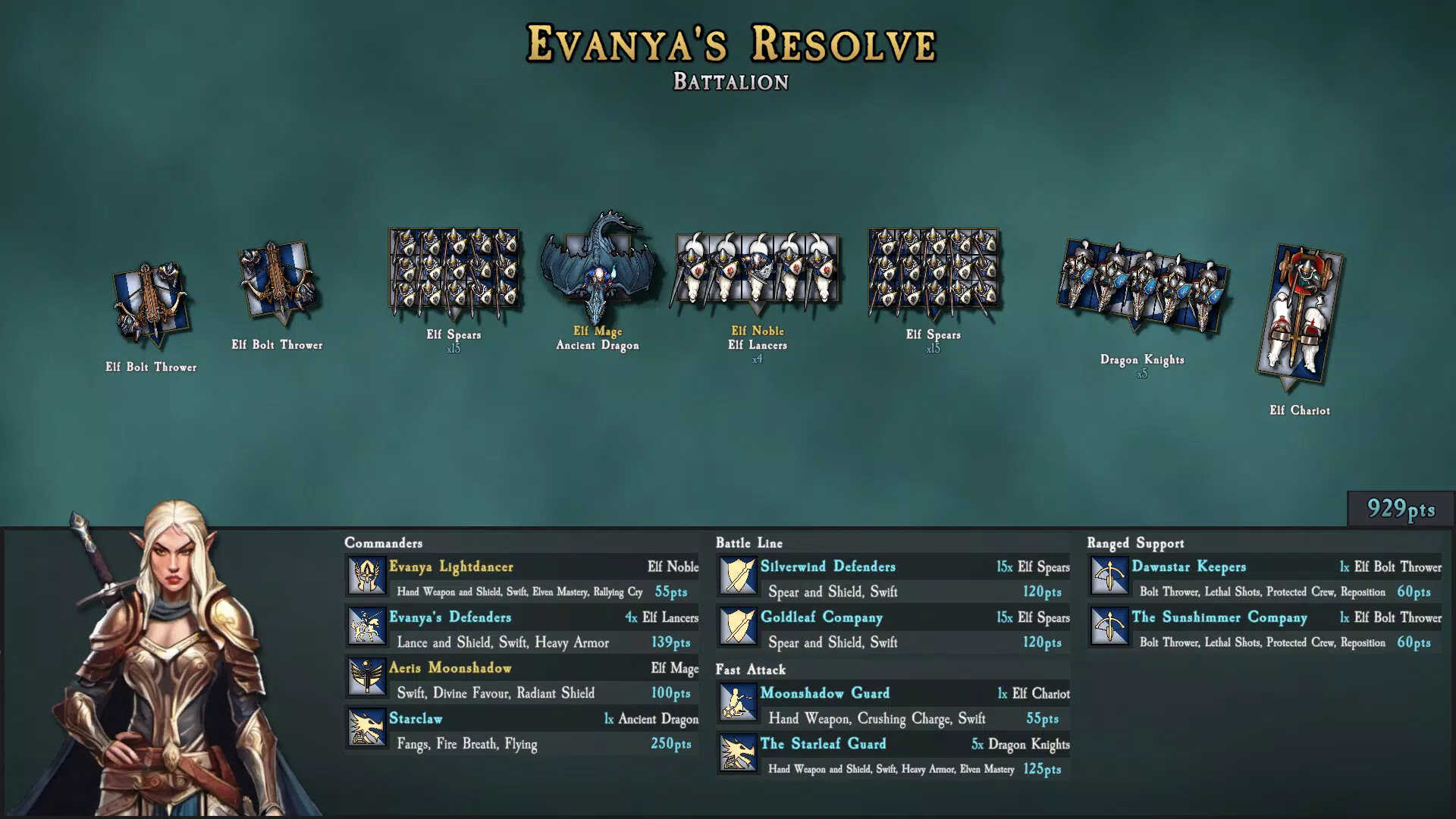Open The Sunshimmer Company entry
This screenshot has height=819, width=1456.
tap(1218, 617)
